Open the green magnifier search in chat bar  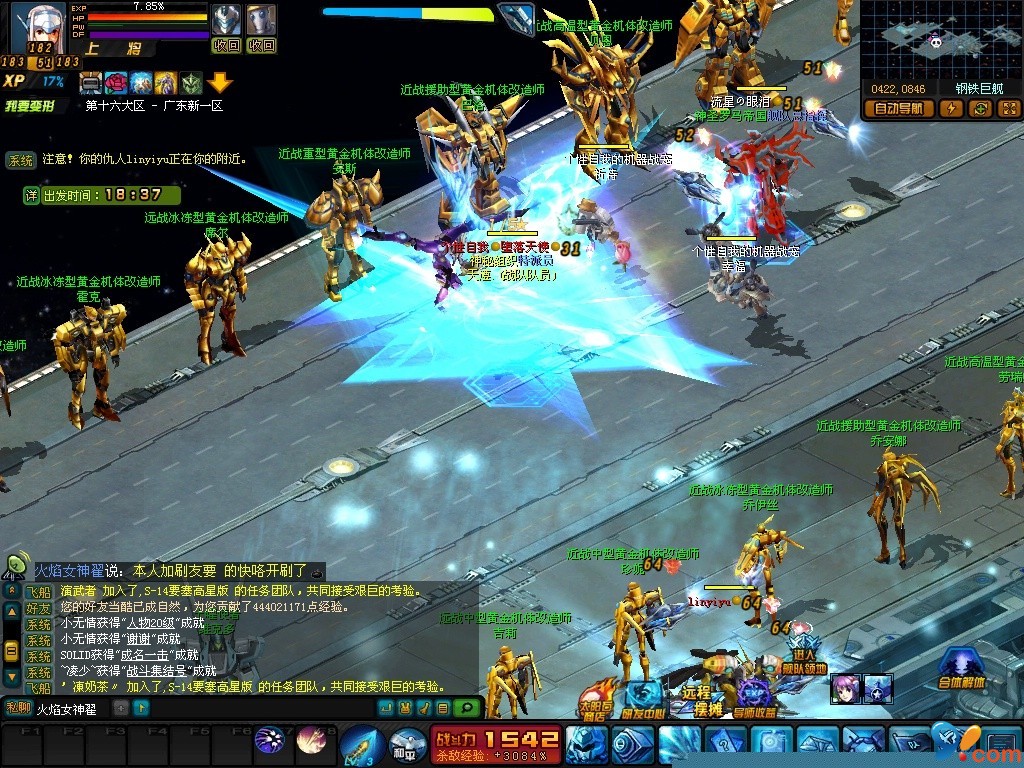pyautogui.click(x=464, y=708)
